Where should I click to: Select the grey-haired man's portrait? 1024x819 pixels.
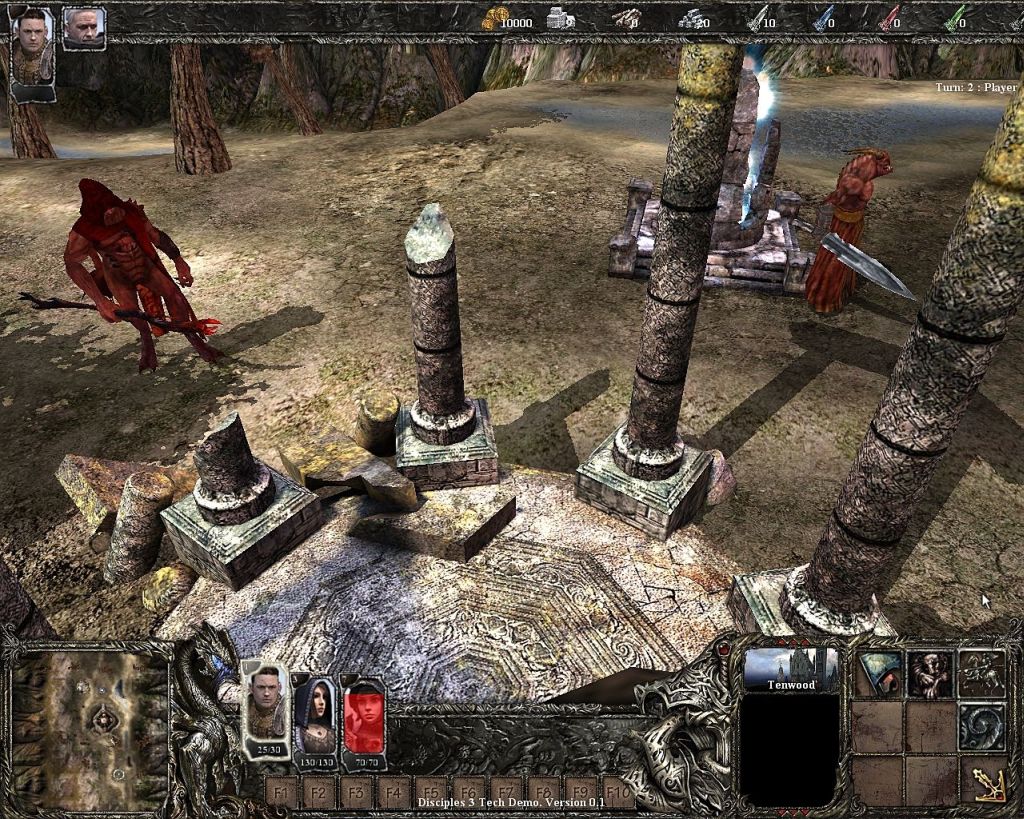84,27
